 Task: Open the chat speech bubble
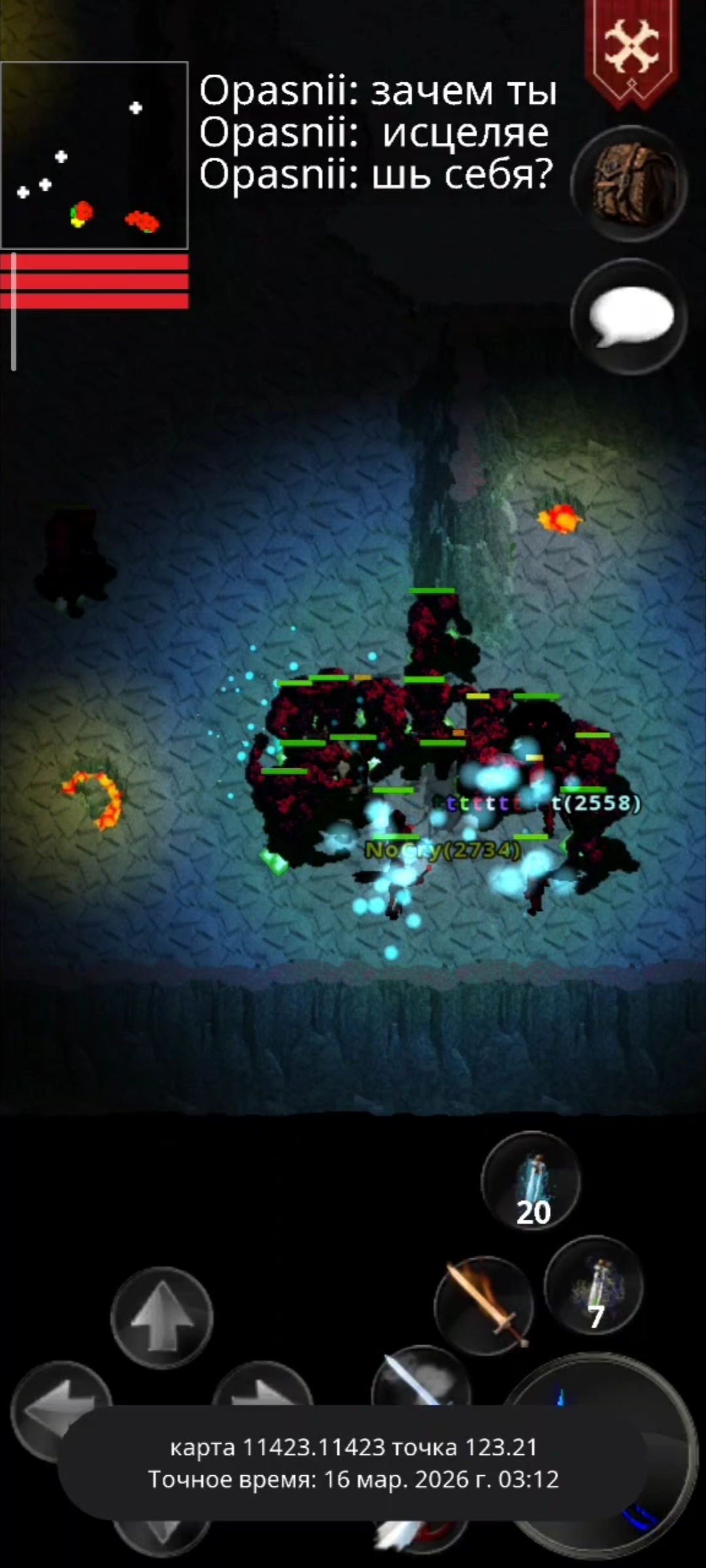pyautogui.click(x=629, y=317)
